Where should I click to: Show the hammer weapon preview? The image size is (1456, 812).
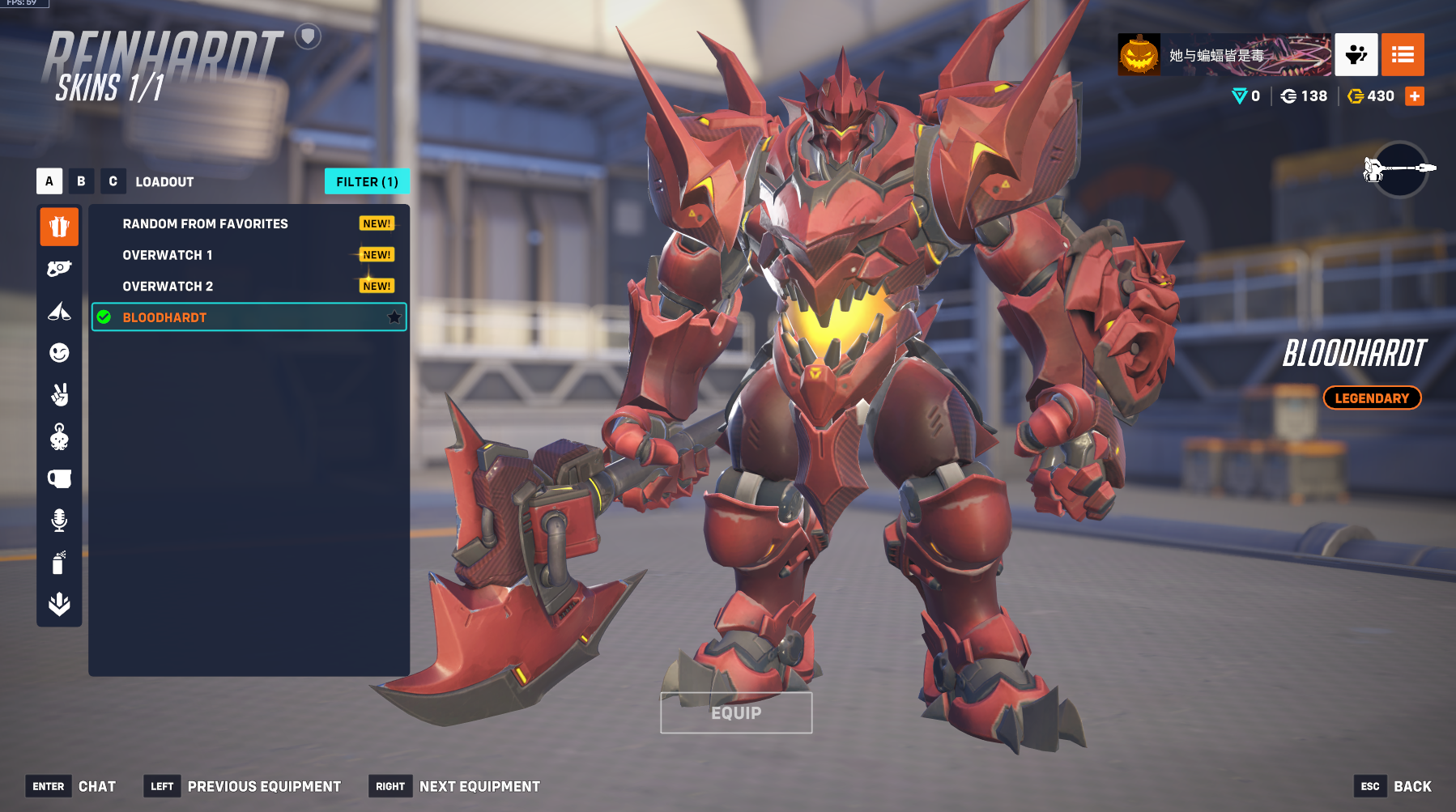(x=1400, y=169)
